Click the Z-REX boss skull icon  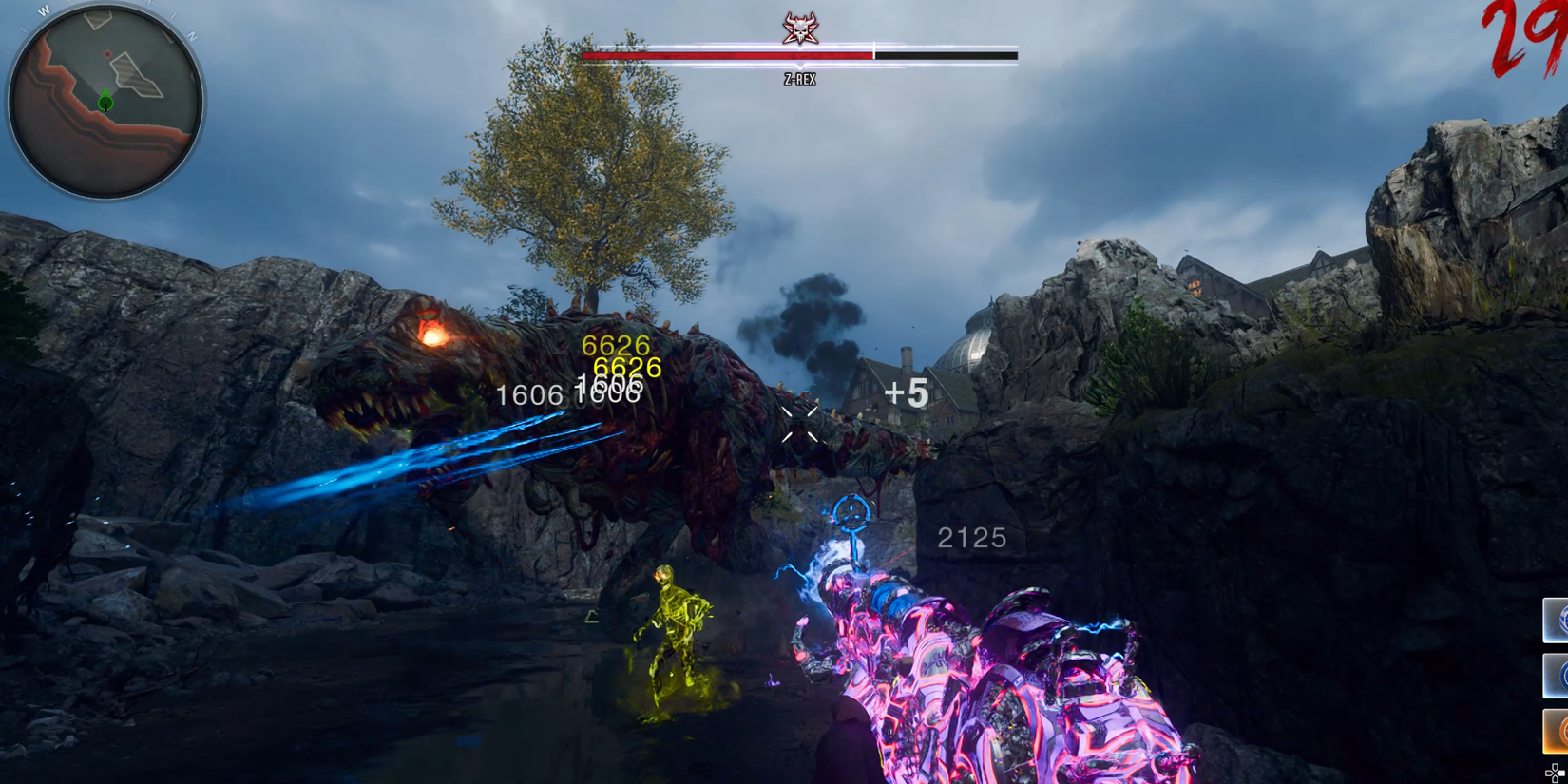click(798, 30)
